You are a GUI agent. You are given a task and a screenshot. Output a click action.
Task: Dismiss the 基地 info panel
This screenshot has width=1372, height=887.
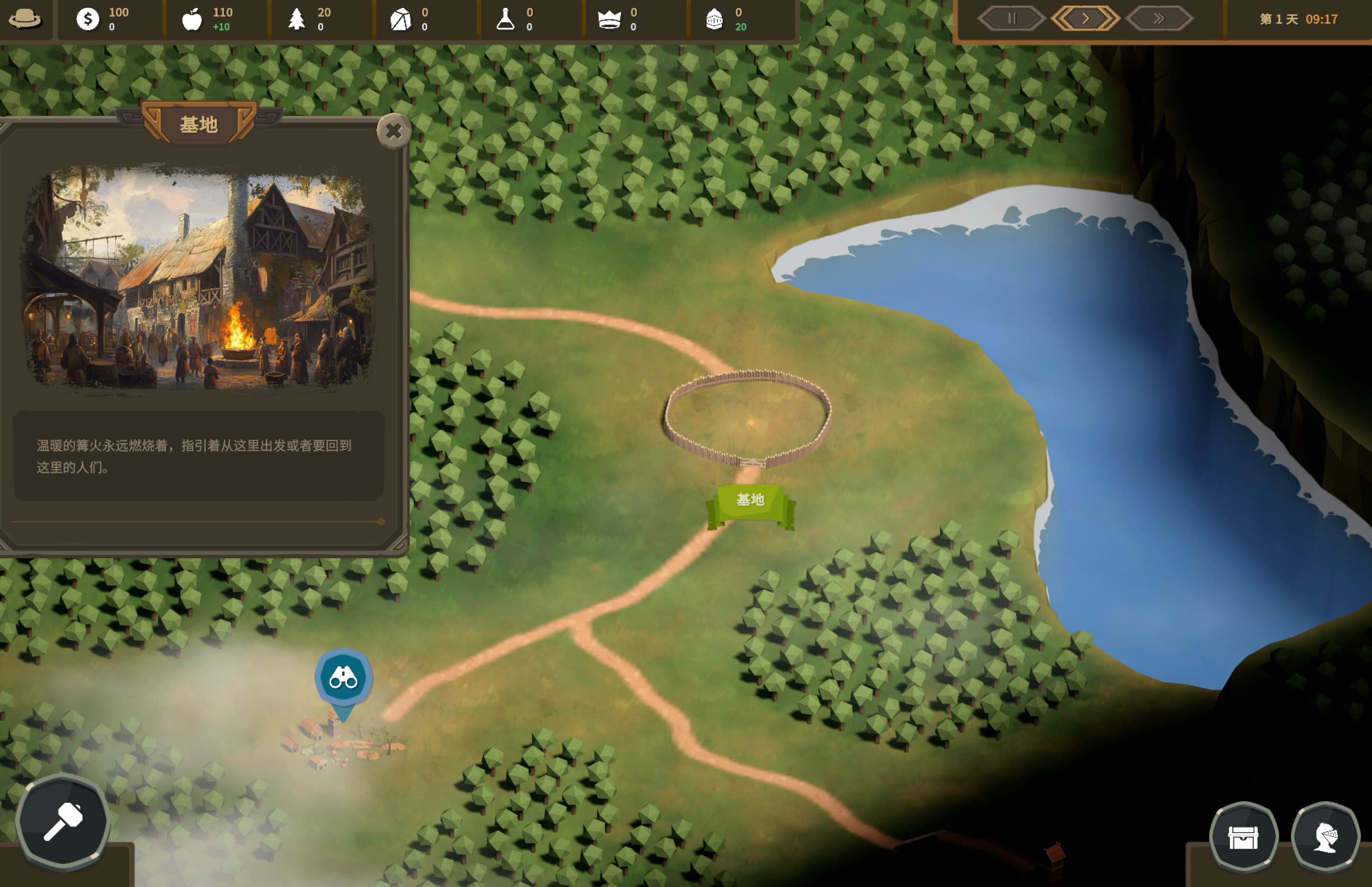click(394, 131)
